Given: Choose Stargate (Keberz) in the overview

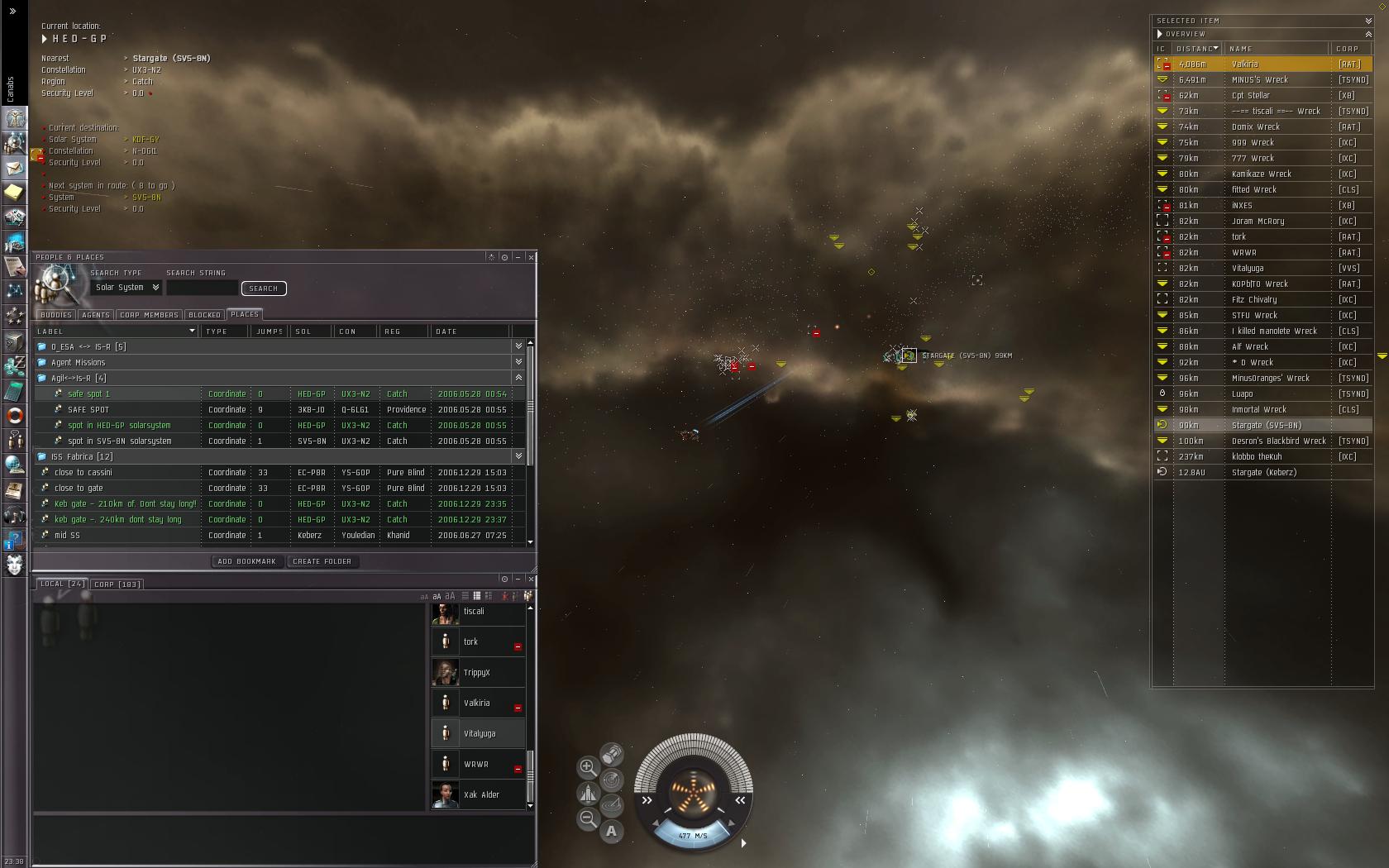Looking at the screenshot, I should pyautogui.click(x=1264, y=473).
